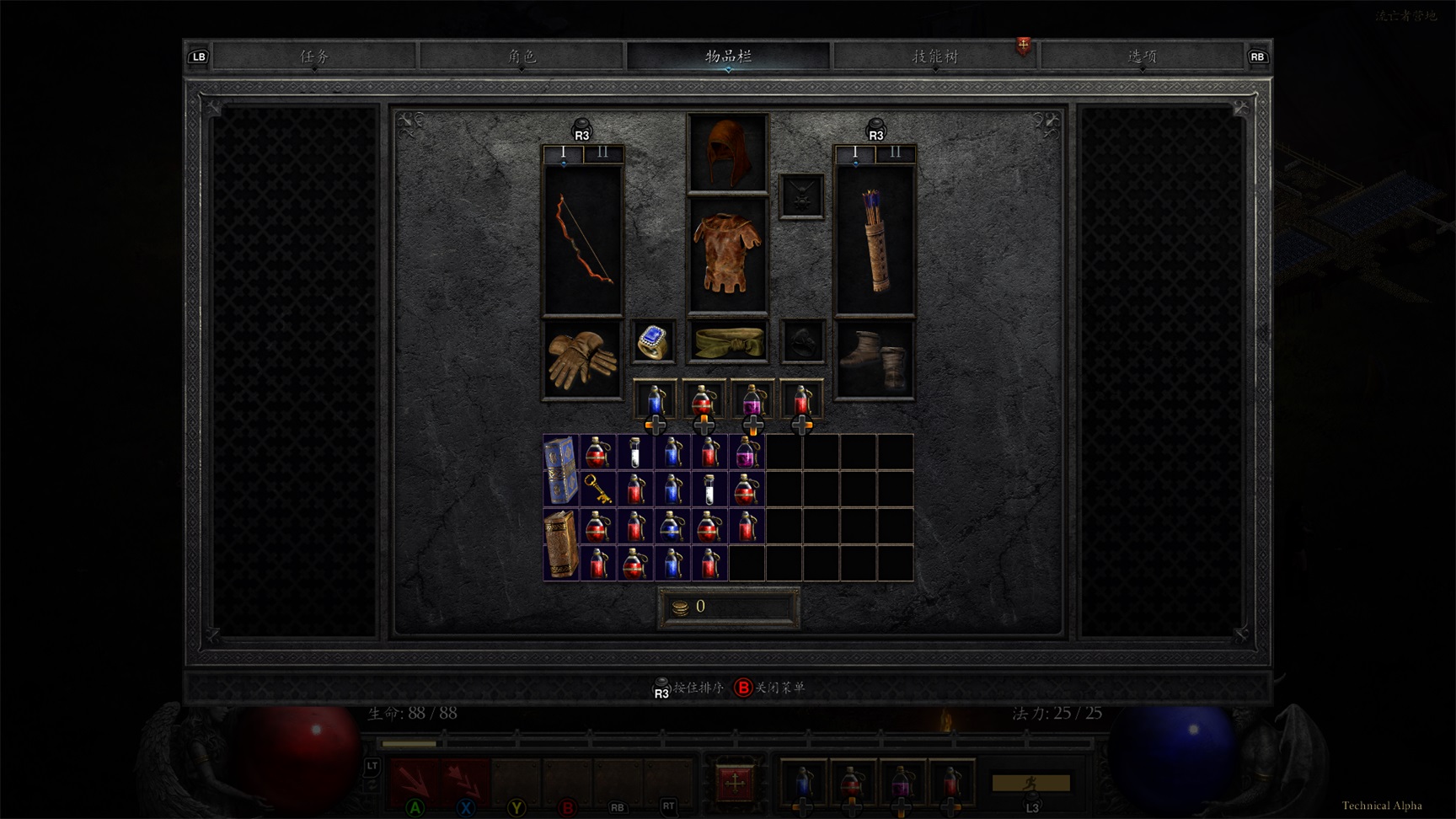Viewport: 1456px width, 819px height.
Task: Select the equipped short bow slot
Action: pos(583,240)
